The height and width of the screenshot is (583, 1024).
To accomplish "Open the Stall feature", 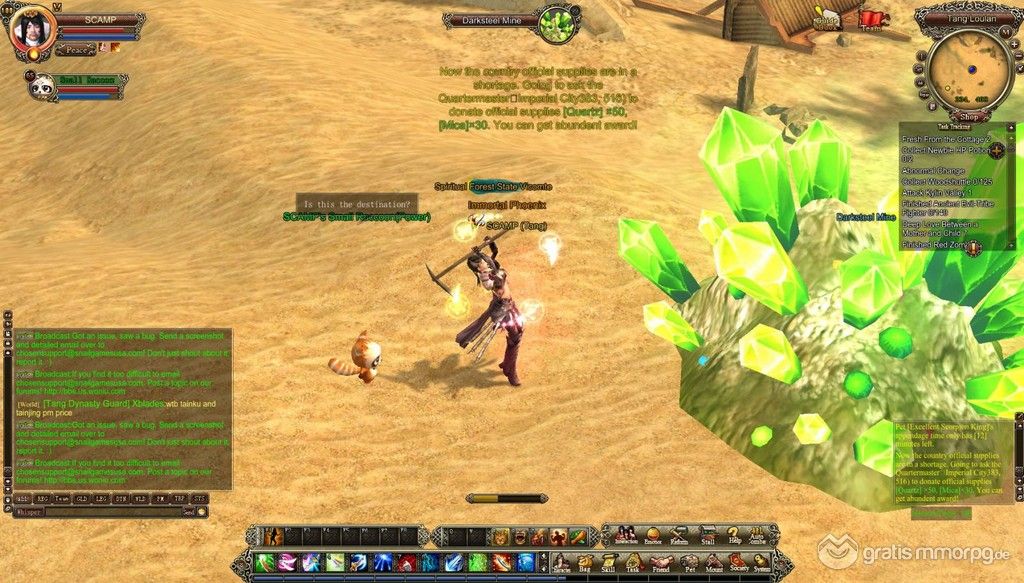I will pyautogui.click(x=708, y=535).
